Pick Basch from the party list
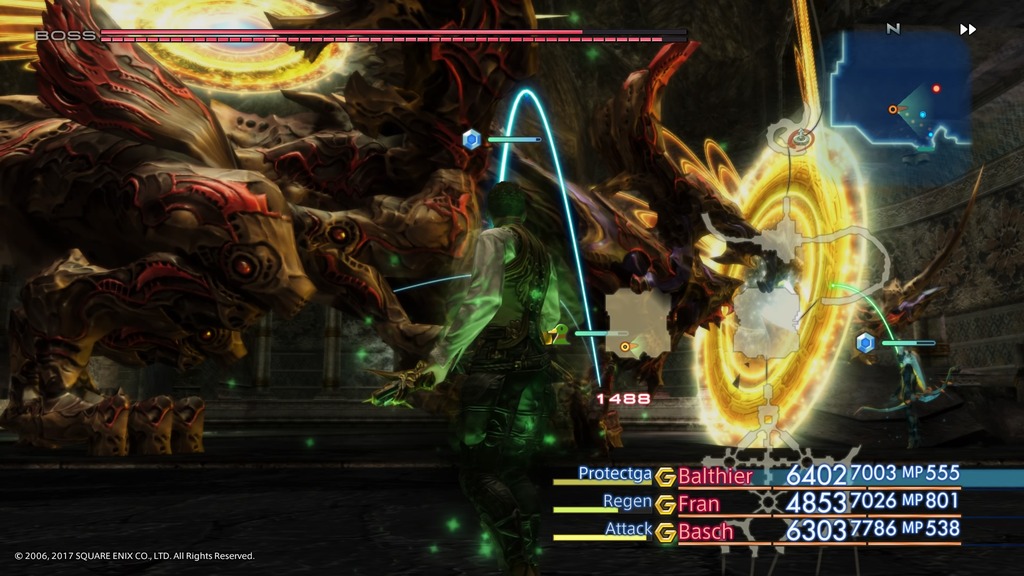This screenshot has width=1024, height=576. tap(706, 532)
